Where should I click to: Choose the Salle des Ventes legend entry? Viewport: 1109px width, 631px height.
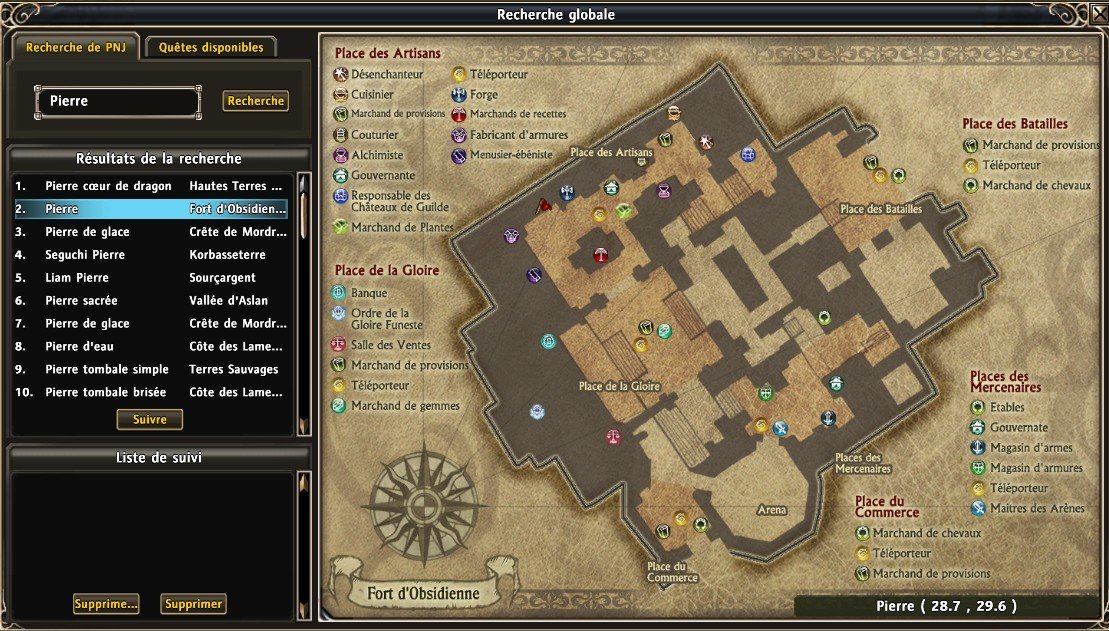click(x=384, y=345)
